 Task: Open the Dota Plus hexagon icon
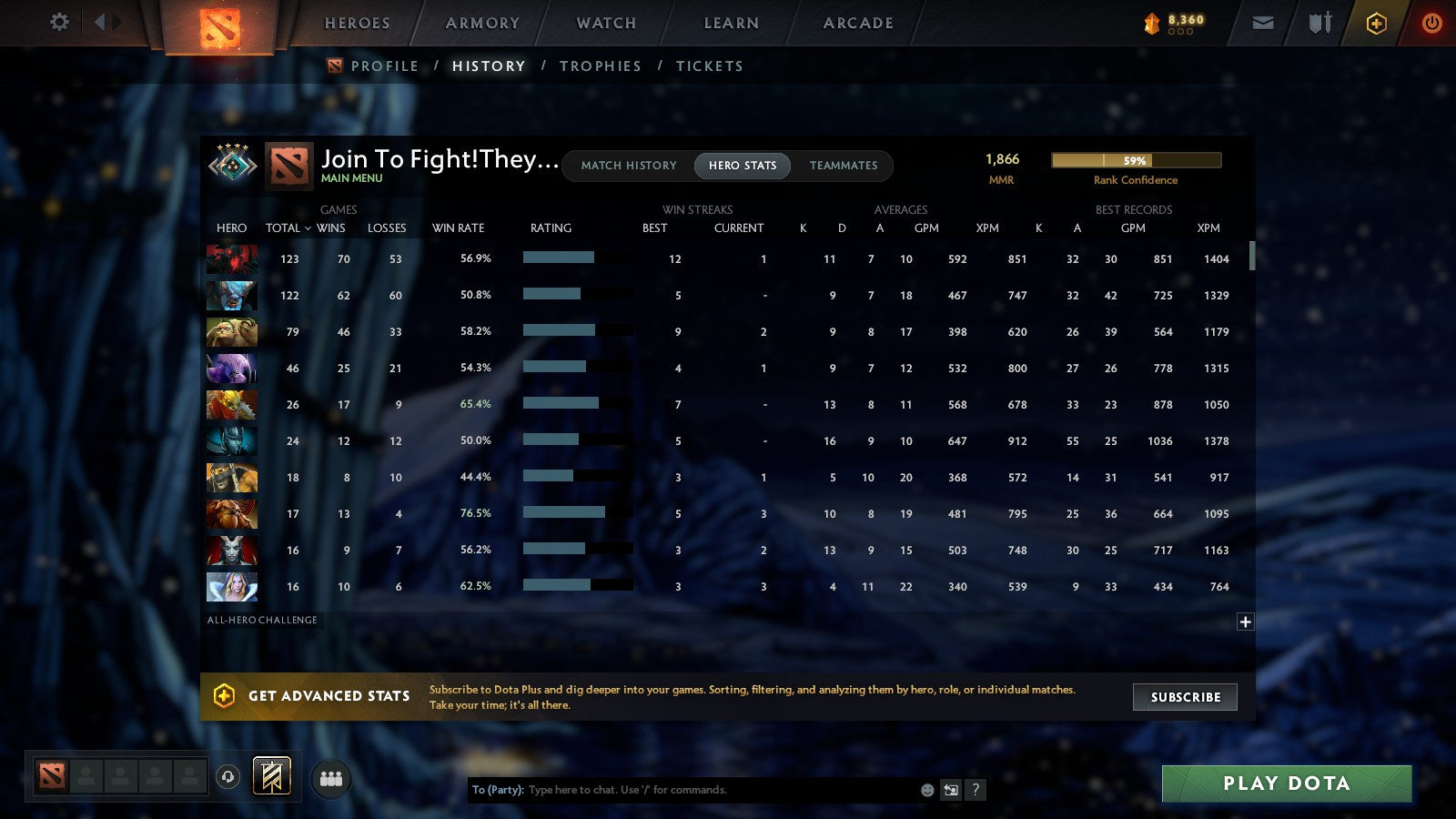(1376, 23)
